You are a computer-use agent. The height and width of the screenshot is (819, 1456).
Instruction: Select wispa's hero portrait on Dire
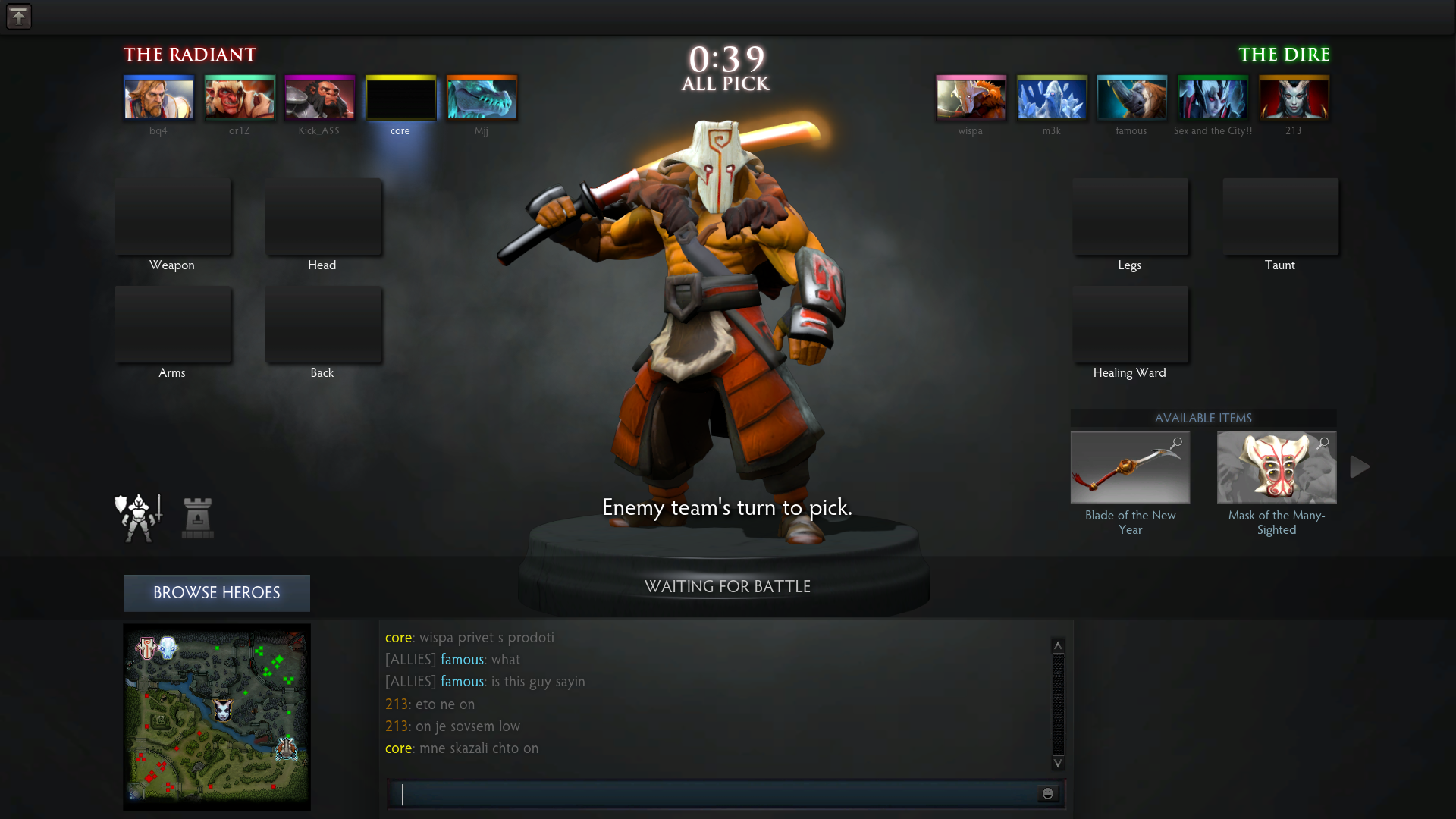tap(971, 98)
